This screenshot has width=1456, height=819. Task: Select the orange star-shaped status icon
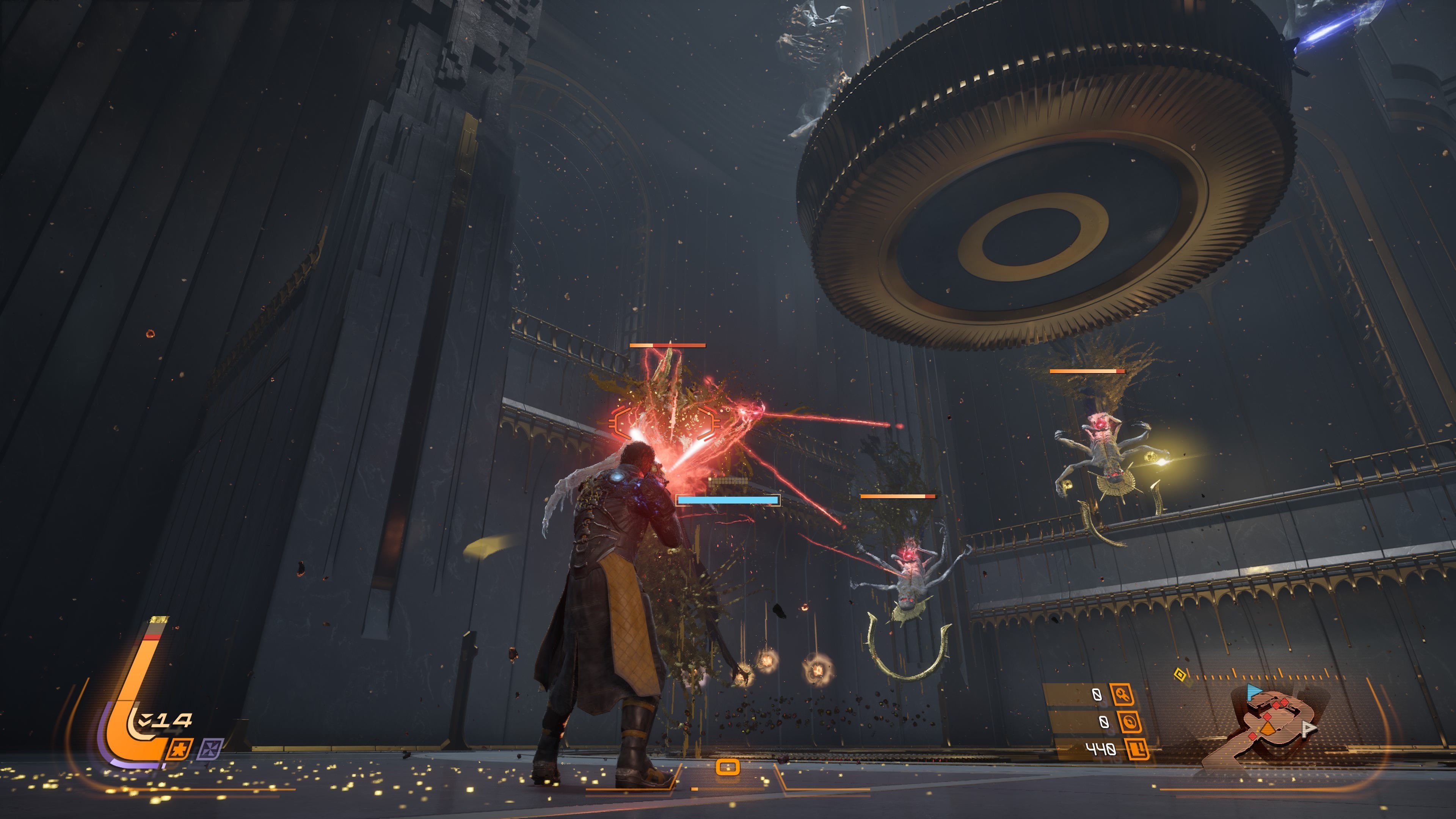180,750
